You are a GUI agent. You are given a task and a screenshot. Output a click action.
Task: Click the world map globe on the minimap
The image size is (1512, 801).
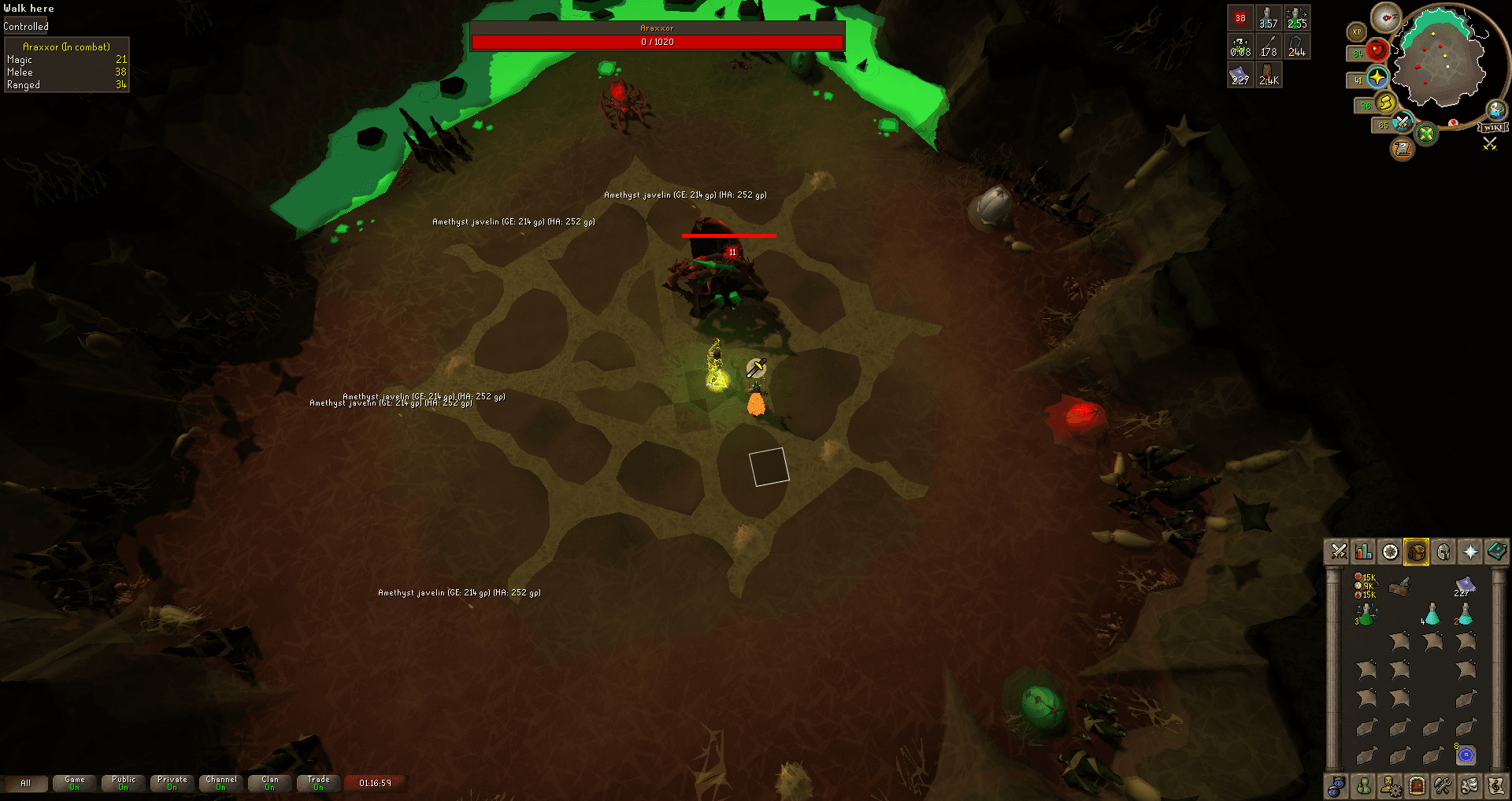[1496, 110]
